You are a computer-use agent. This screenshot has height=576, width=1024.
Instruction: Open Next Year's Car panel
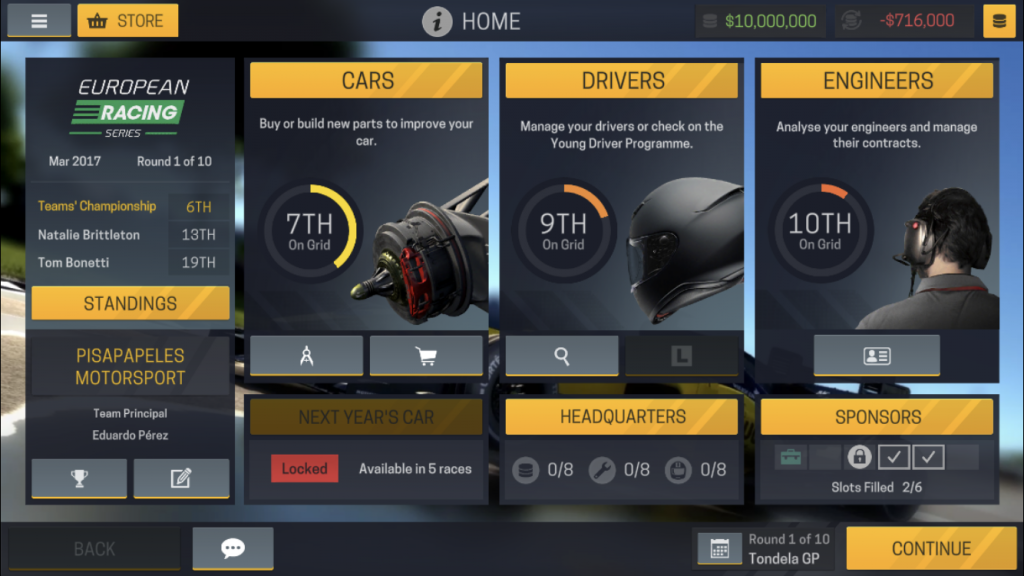point(366,417)
